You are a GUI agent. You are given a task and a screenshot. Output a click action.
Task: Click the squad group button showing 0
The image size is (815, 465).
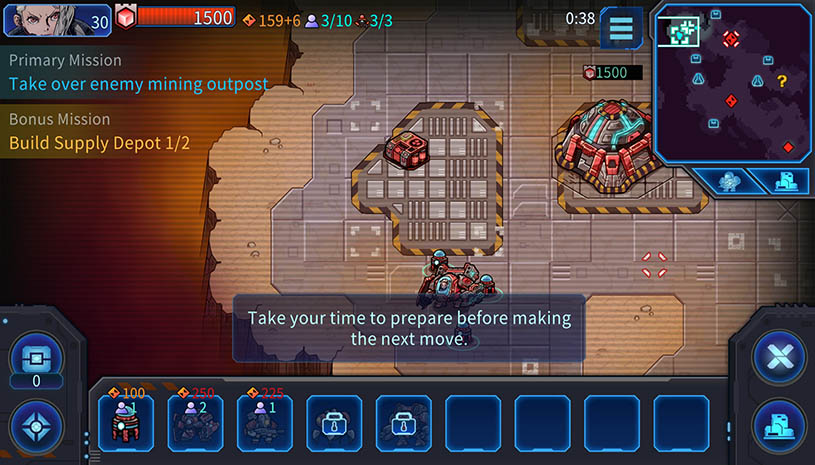point(36,358)
